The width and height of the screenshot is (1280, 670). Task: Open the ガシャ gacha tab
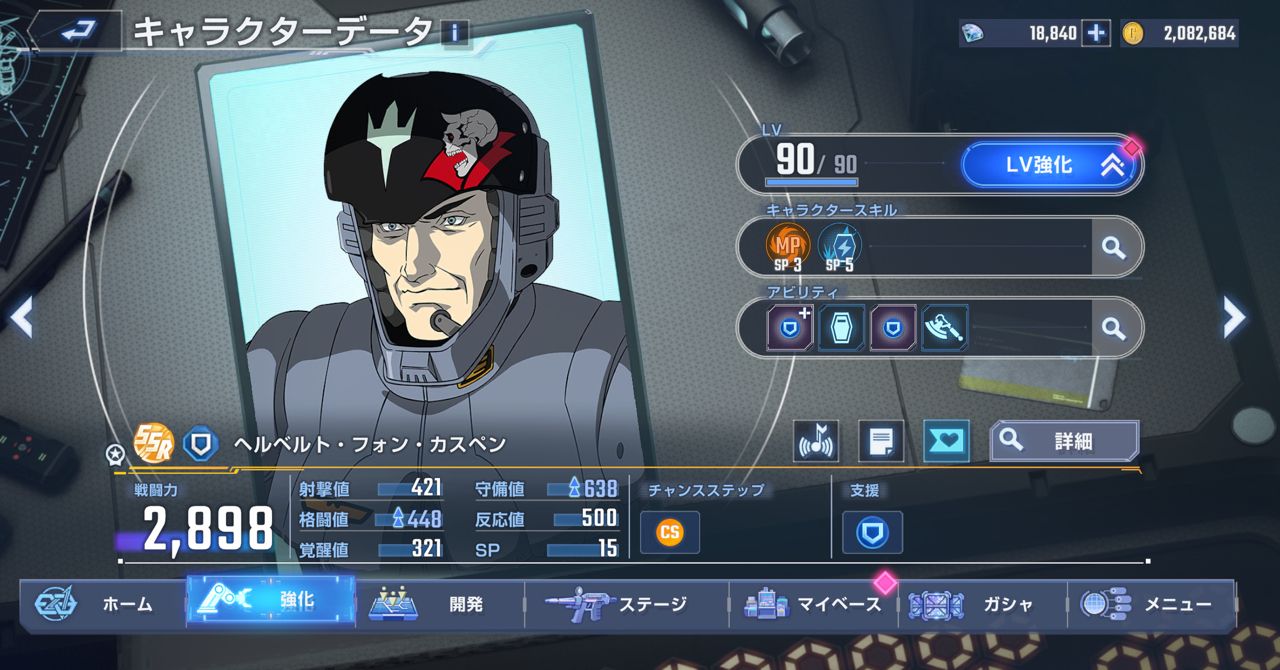click(x=982, y=604)
